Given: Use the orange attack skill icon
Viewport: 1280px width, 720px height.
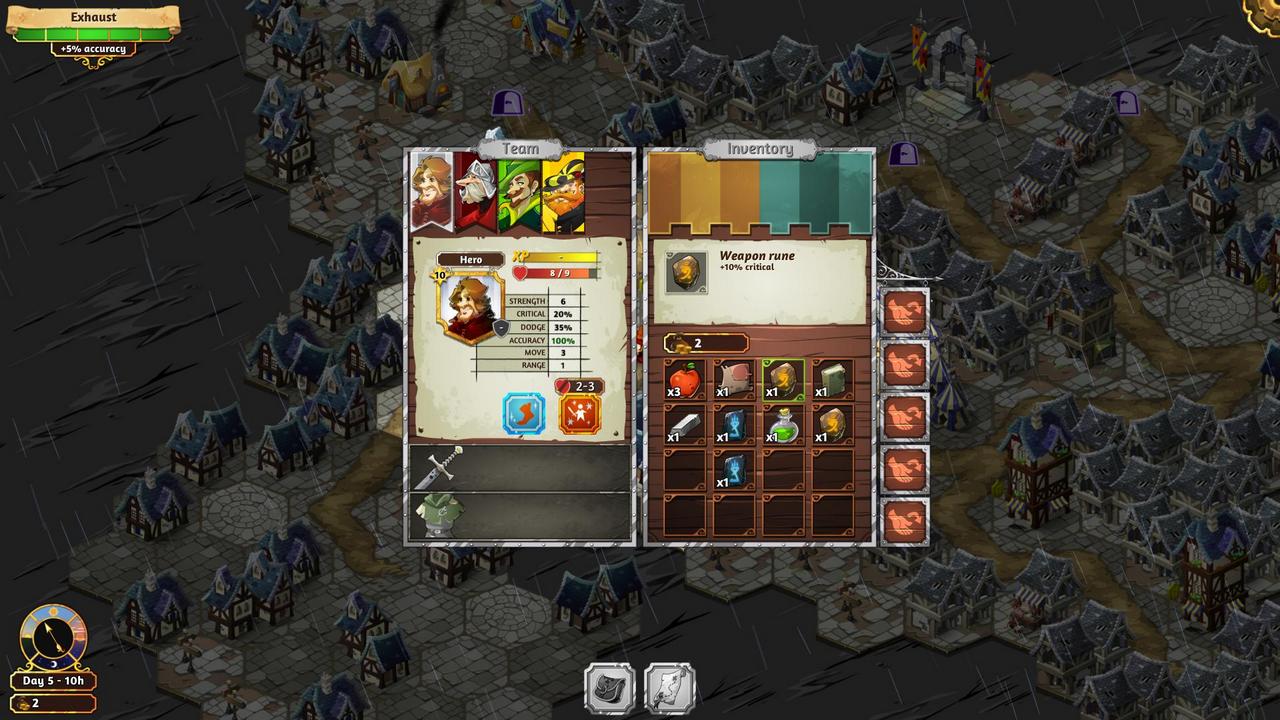Looking at the screenshot, I should [x=580, y=413].
